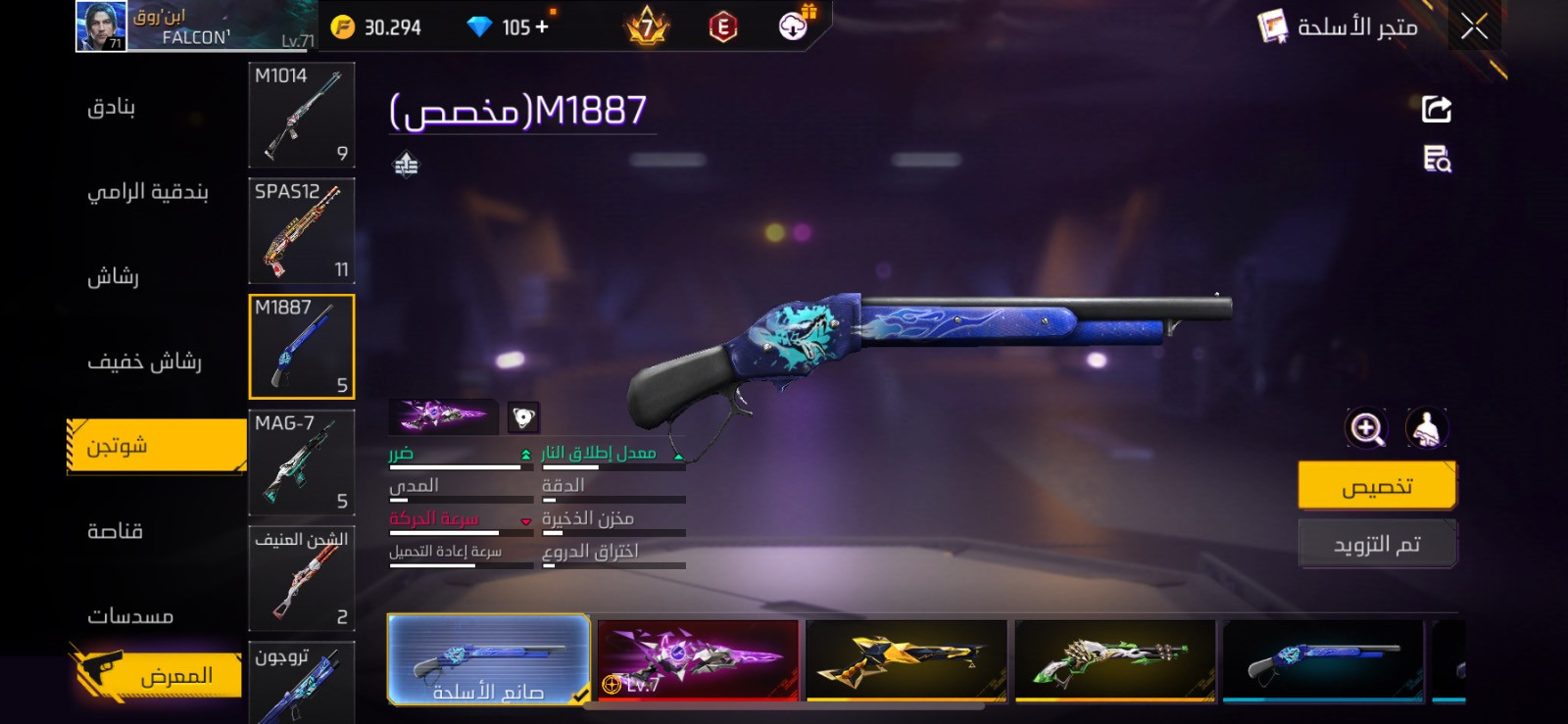Open the weapon store guide book icon

(1269, 28)
